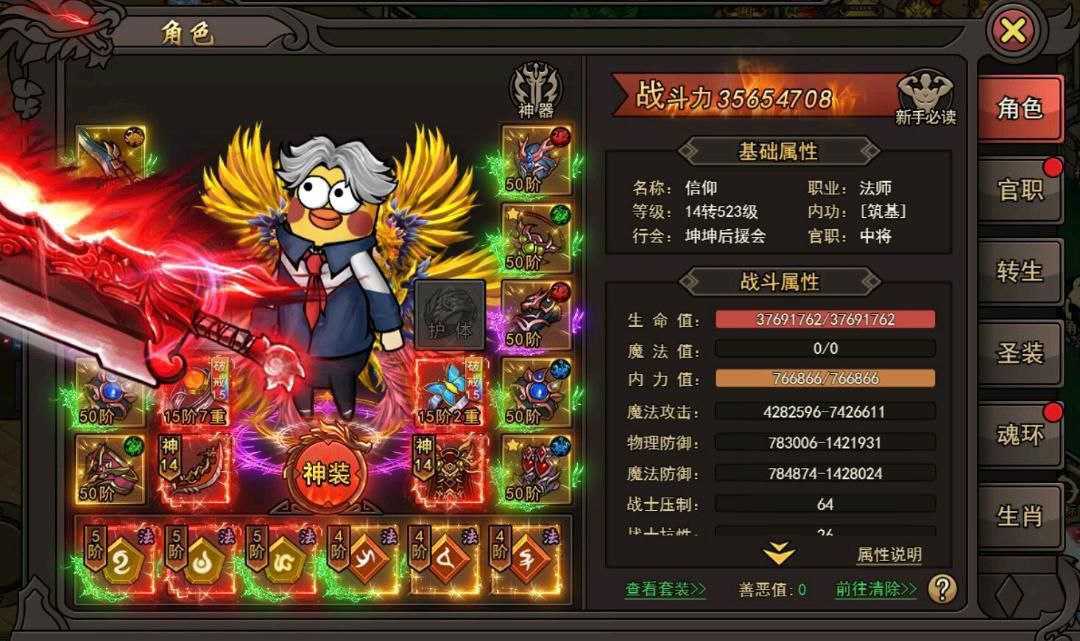This screenshot has width=1080, height=641.
Task: Click the round 神装 button
Action: 326,473
